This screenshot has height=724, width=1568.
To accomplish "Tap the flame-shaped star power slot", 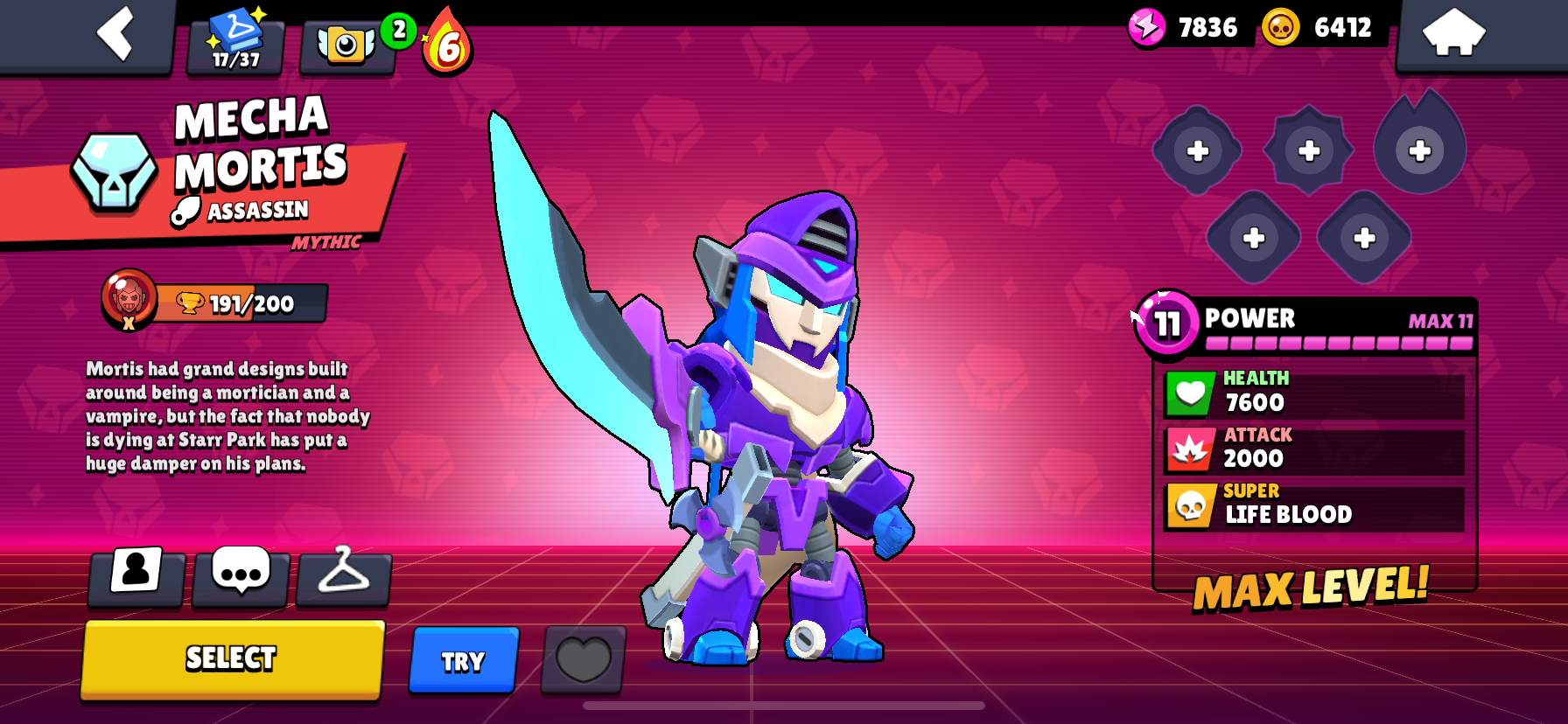I will click(1419, 150).
